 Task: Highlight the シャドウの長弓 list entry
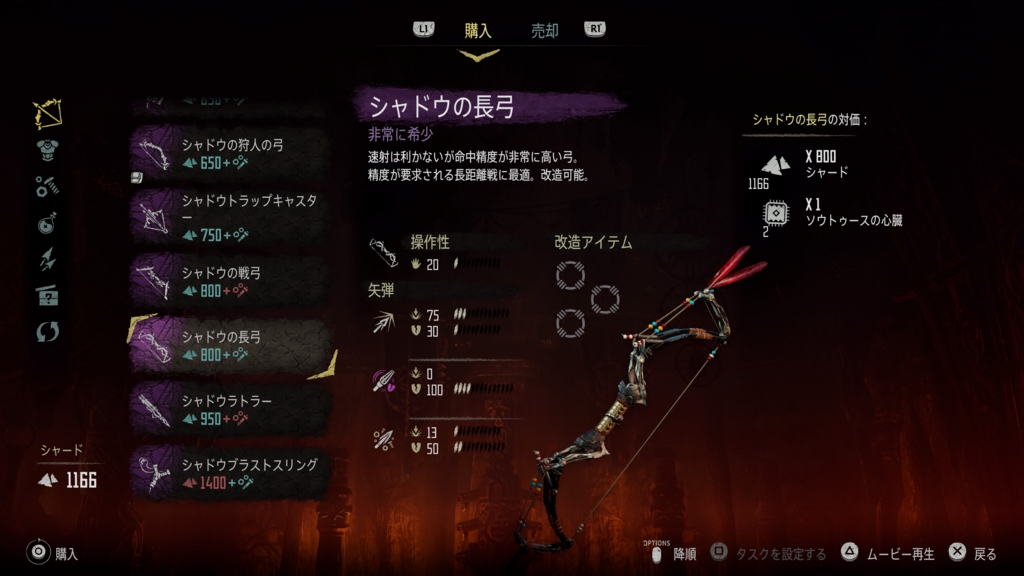tap(230, 345)
